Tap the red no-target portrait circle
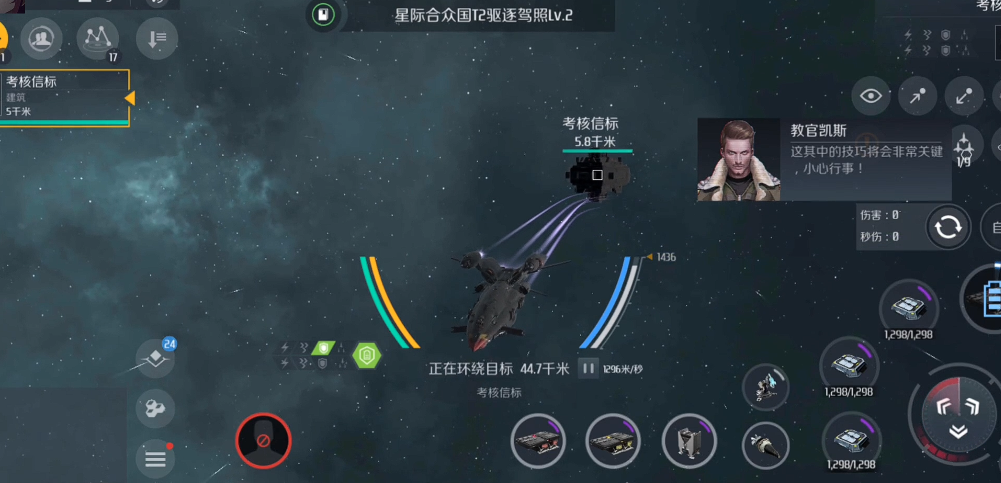Image resolution: width=1001 pixels, height=483 pixels. click(x=263, y=440)
